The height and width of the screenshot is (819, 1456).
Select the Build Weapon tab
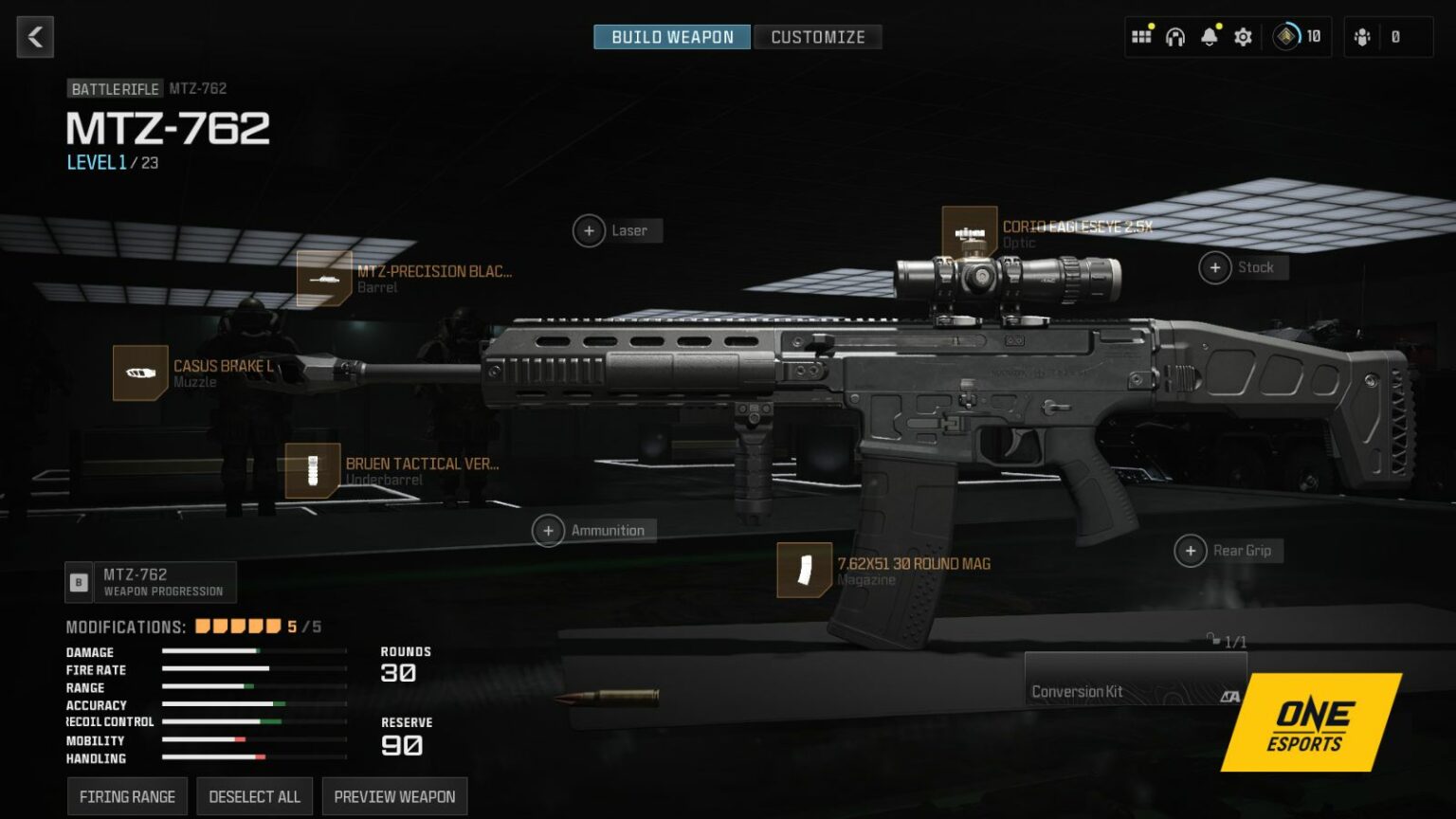click(671, 37)
